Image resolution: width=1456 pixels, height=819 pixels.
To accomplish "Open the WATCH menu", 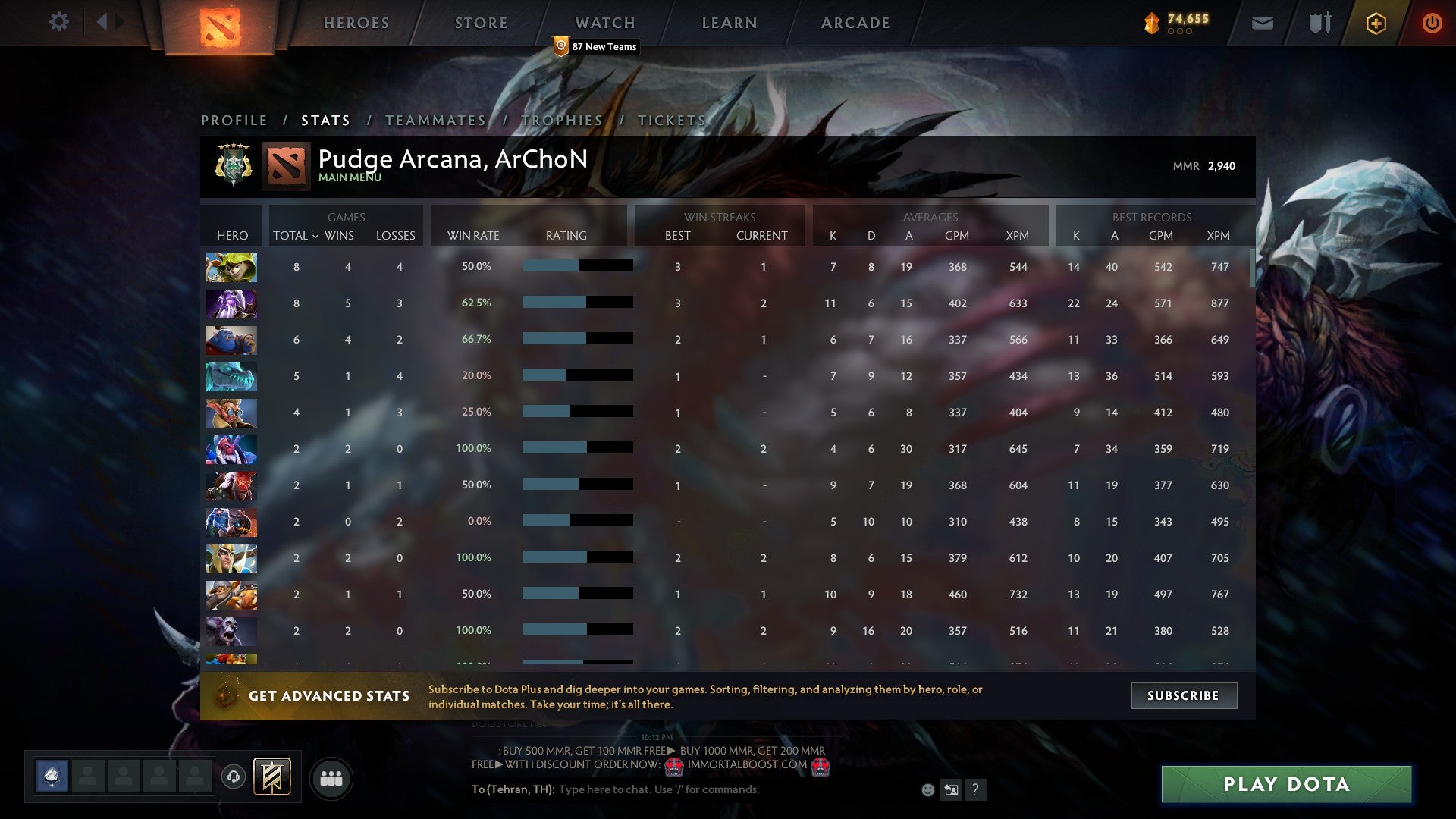I will 604,23.
